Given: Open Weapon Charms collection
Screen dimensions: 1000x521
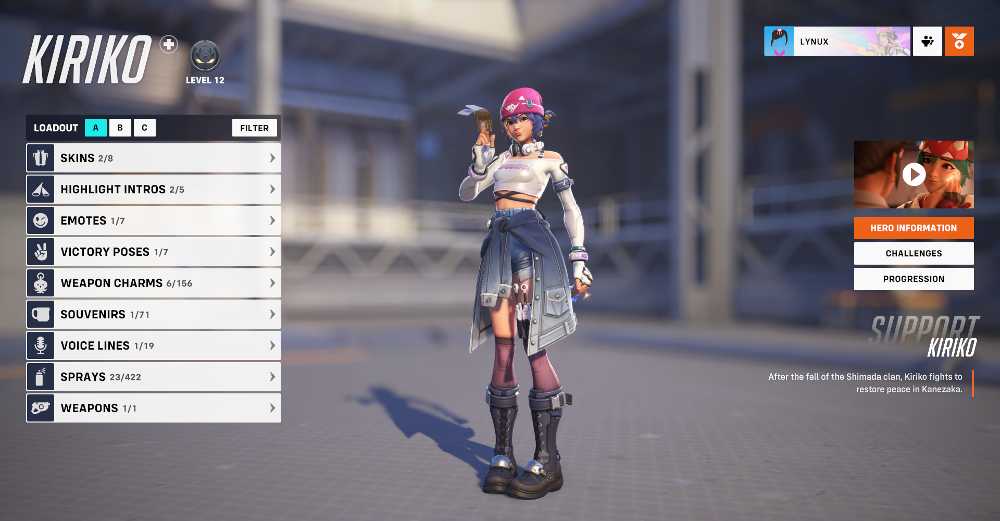Looking at the screenshot, I should [153, 283].
